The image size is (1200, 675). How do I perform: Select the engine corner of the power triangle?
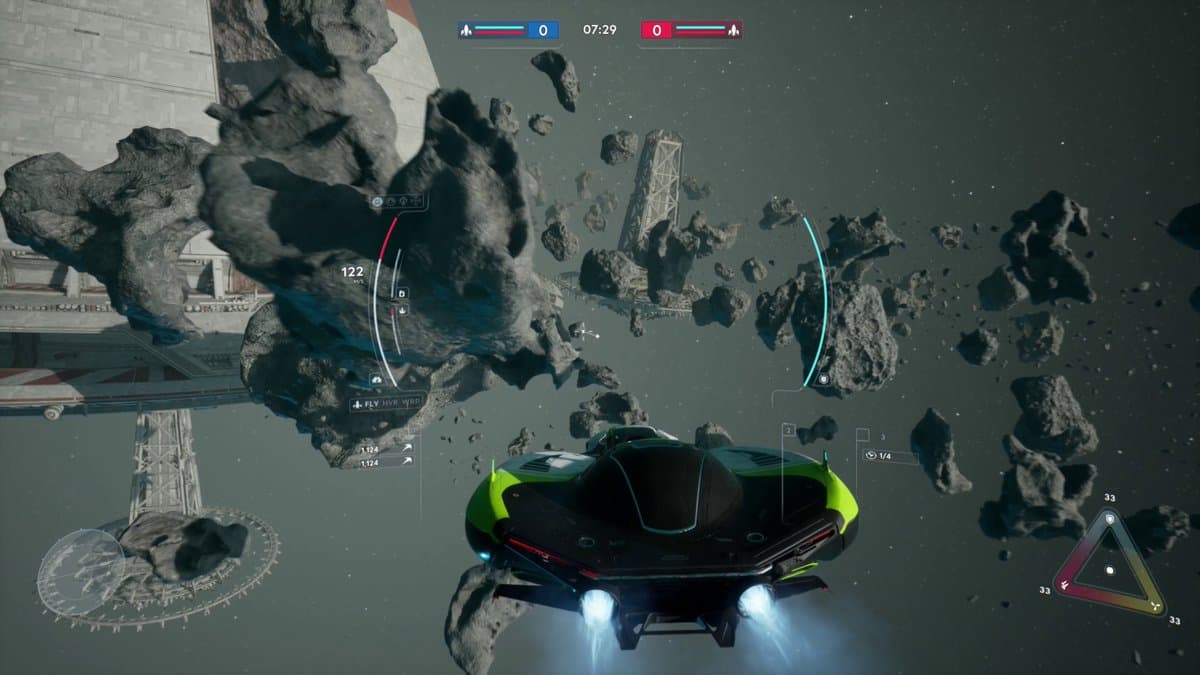(1156, 606)
